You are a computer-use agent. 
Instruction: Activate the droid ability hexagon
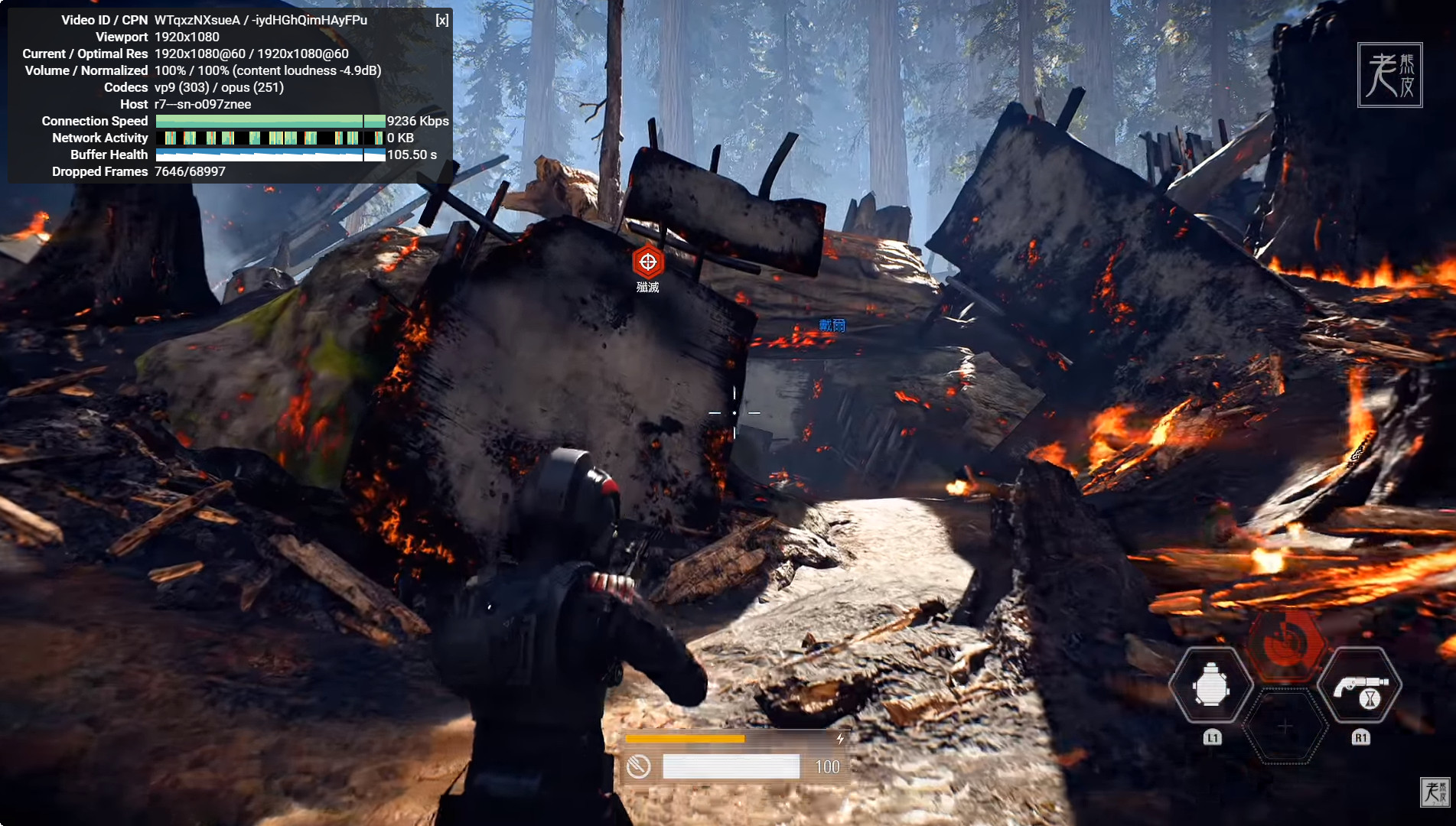pos(1211,685)
